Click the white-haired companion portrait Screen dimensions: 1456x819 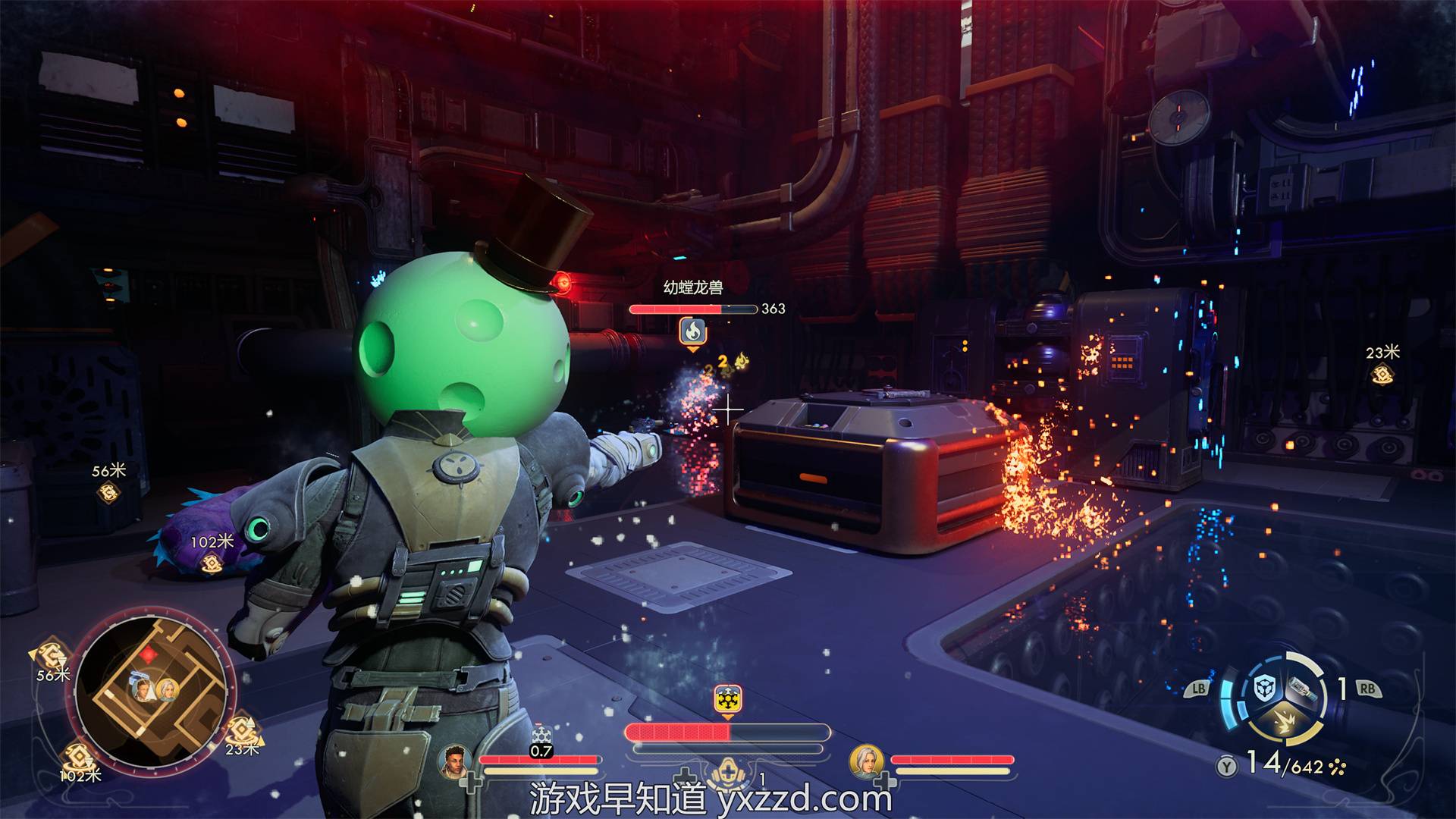pyautogui.click(x=866, y=761)
